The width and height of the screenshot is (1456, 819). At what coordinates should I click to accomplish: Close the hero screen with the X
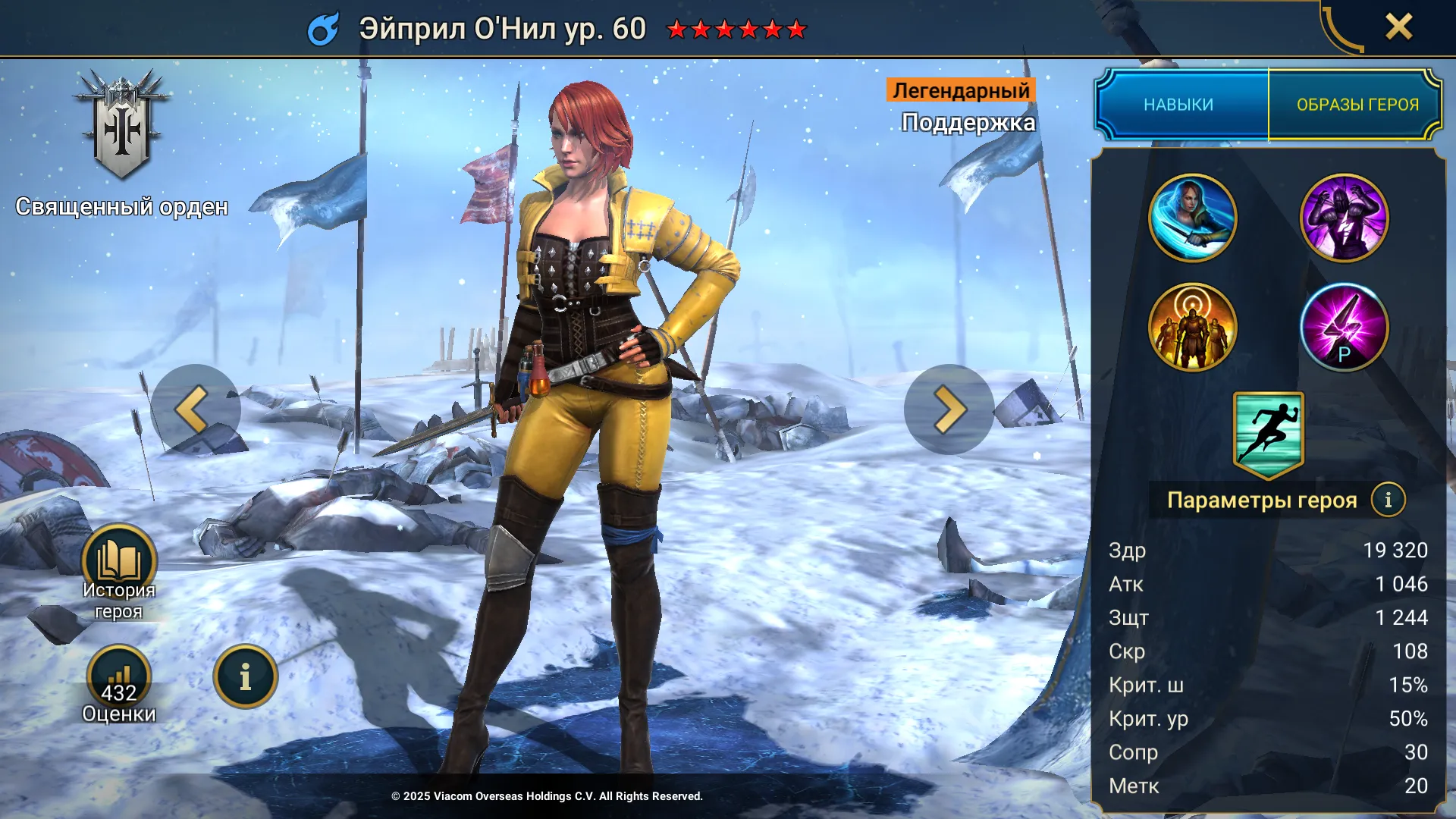point(1398,27)
